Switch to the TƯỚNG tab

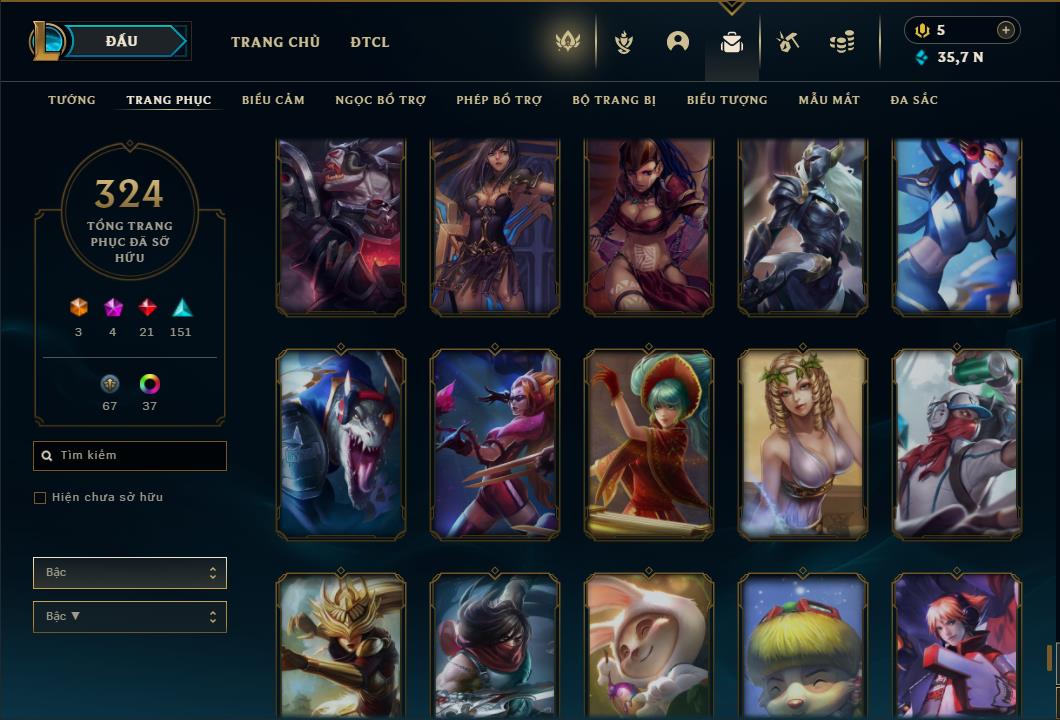point(72,100)
